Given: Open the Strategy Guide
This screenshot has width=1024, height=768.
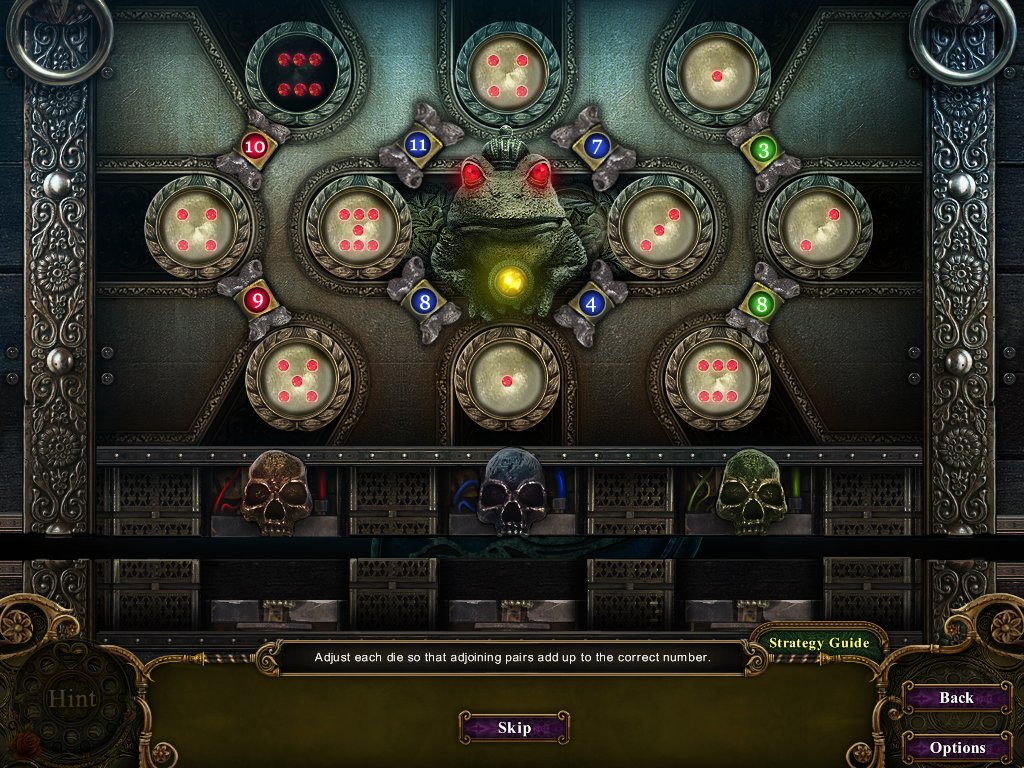Looking at the screenshot, I should coord(818,643).
